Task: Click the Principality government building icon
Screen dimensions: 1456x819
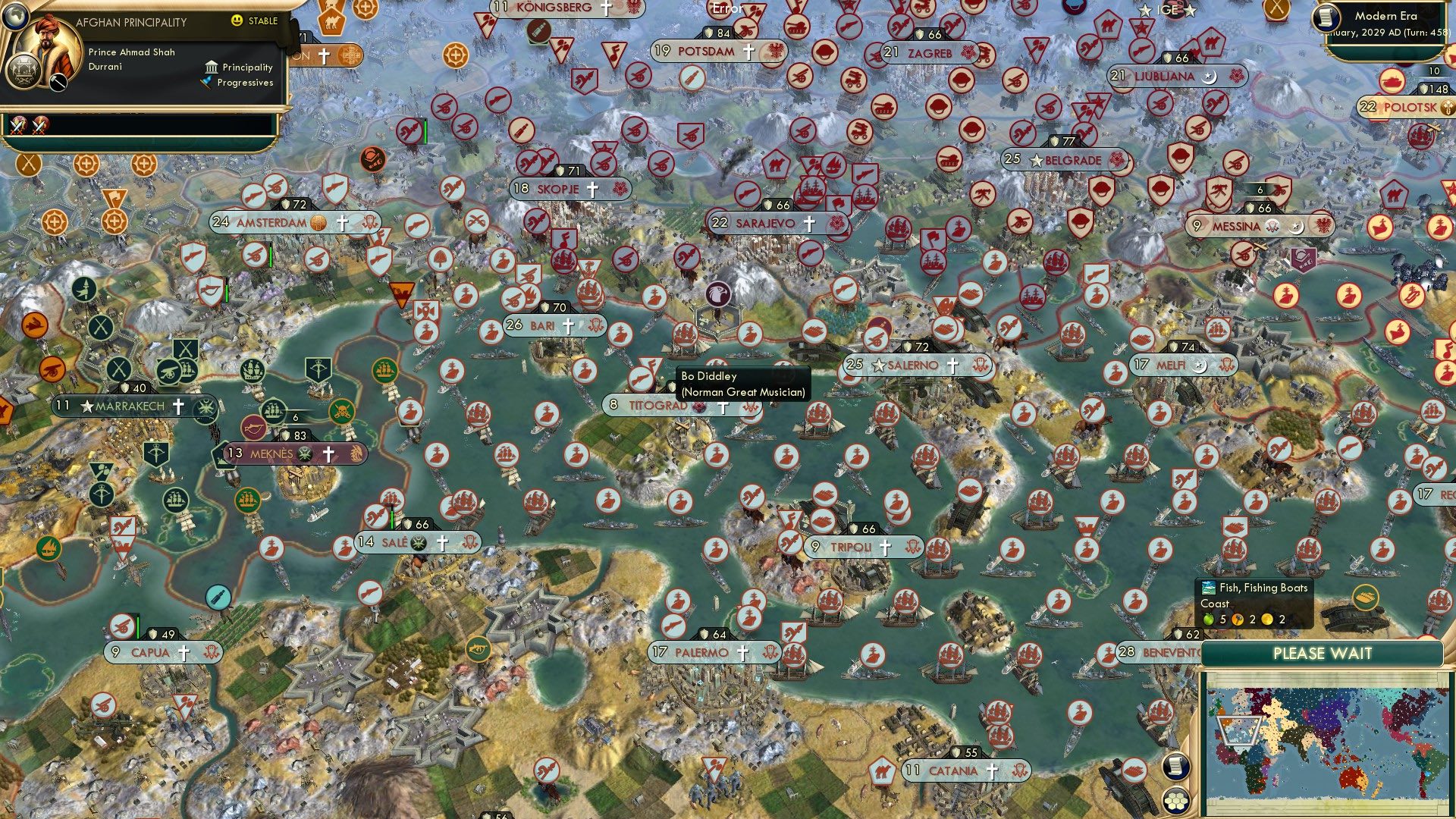Action: click(x=211, y=67)
